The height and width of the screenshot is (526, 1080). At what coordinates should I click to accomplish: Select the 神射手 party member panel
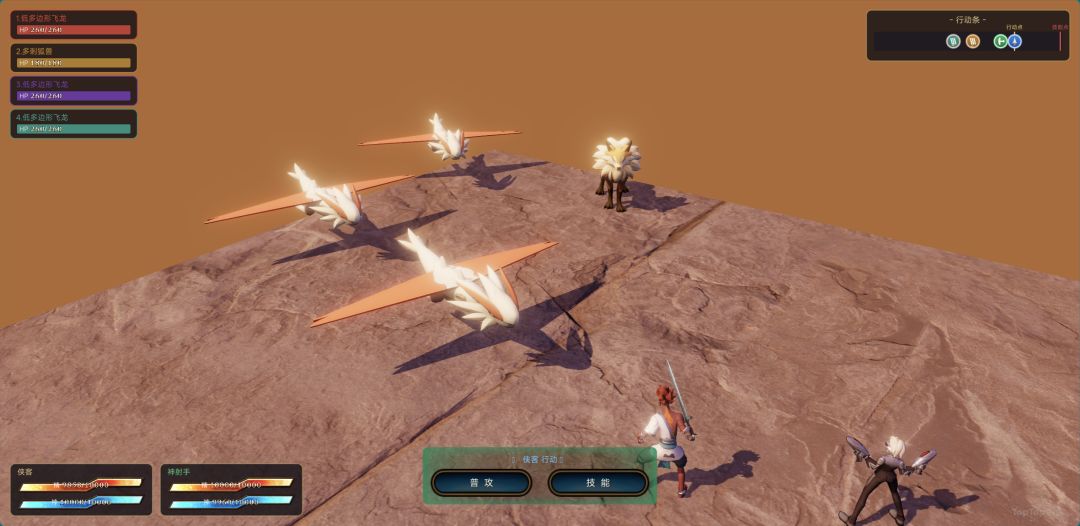[231, 489]
